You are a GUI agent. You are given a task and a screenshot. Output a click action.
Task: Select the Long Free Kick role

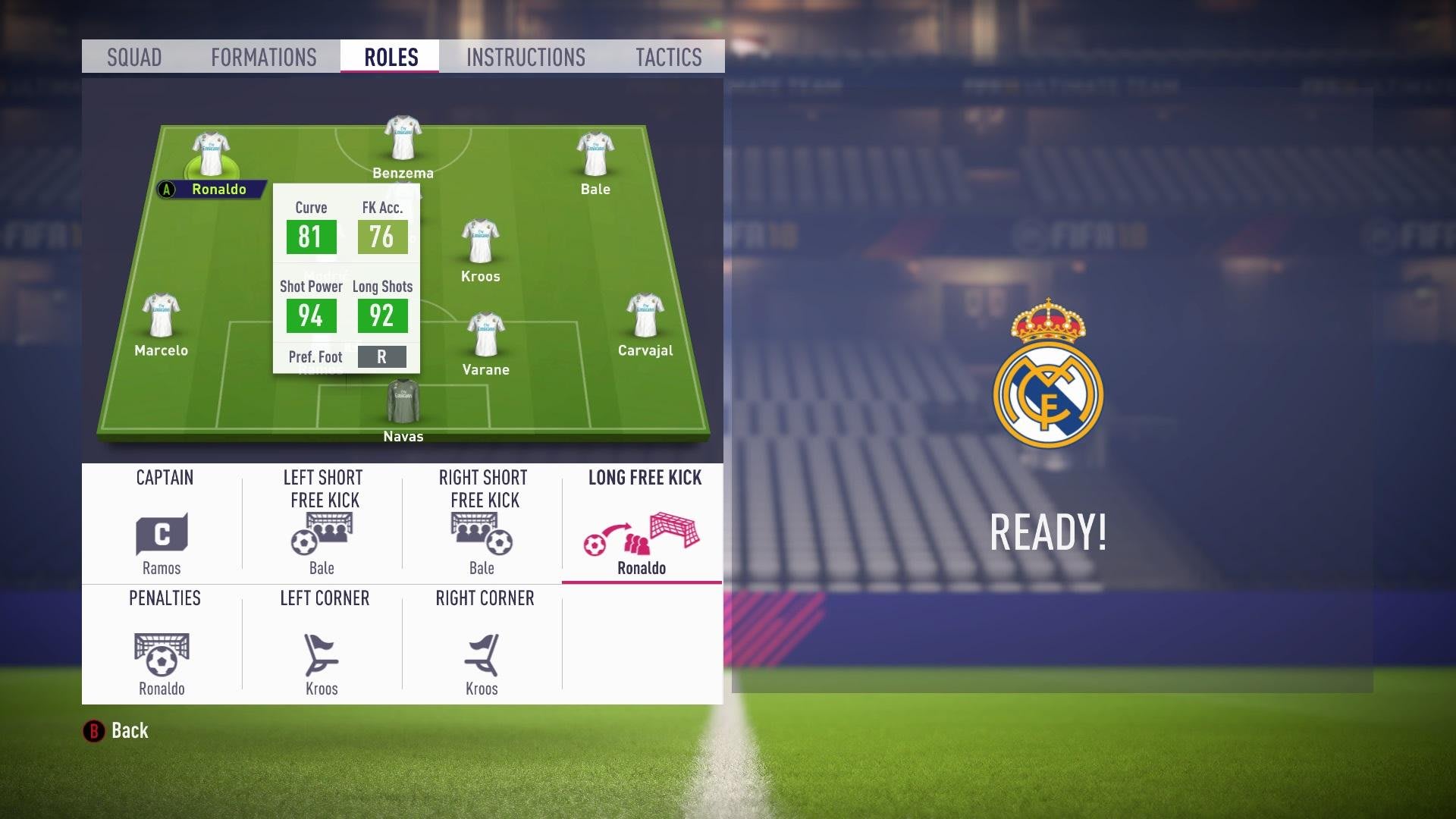tap(642, 523)
